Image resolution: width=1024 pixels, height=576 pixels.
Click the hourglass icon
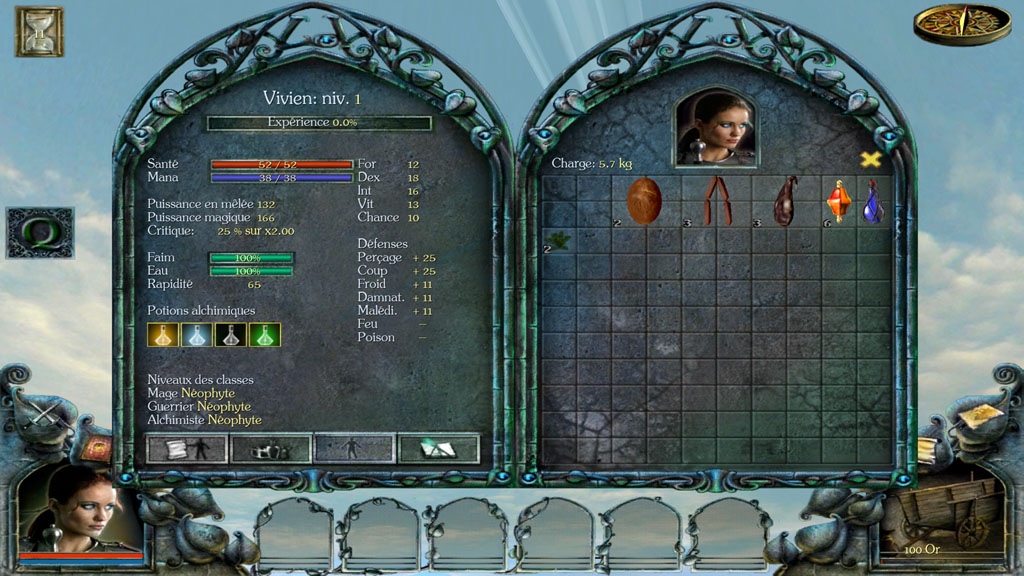click(39, 31)
